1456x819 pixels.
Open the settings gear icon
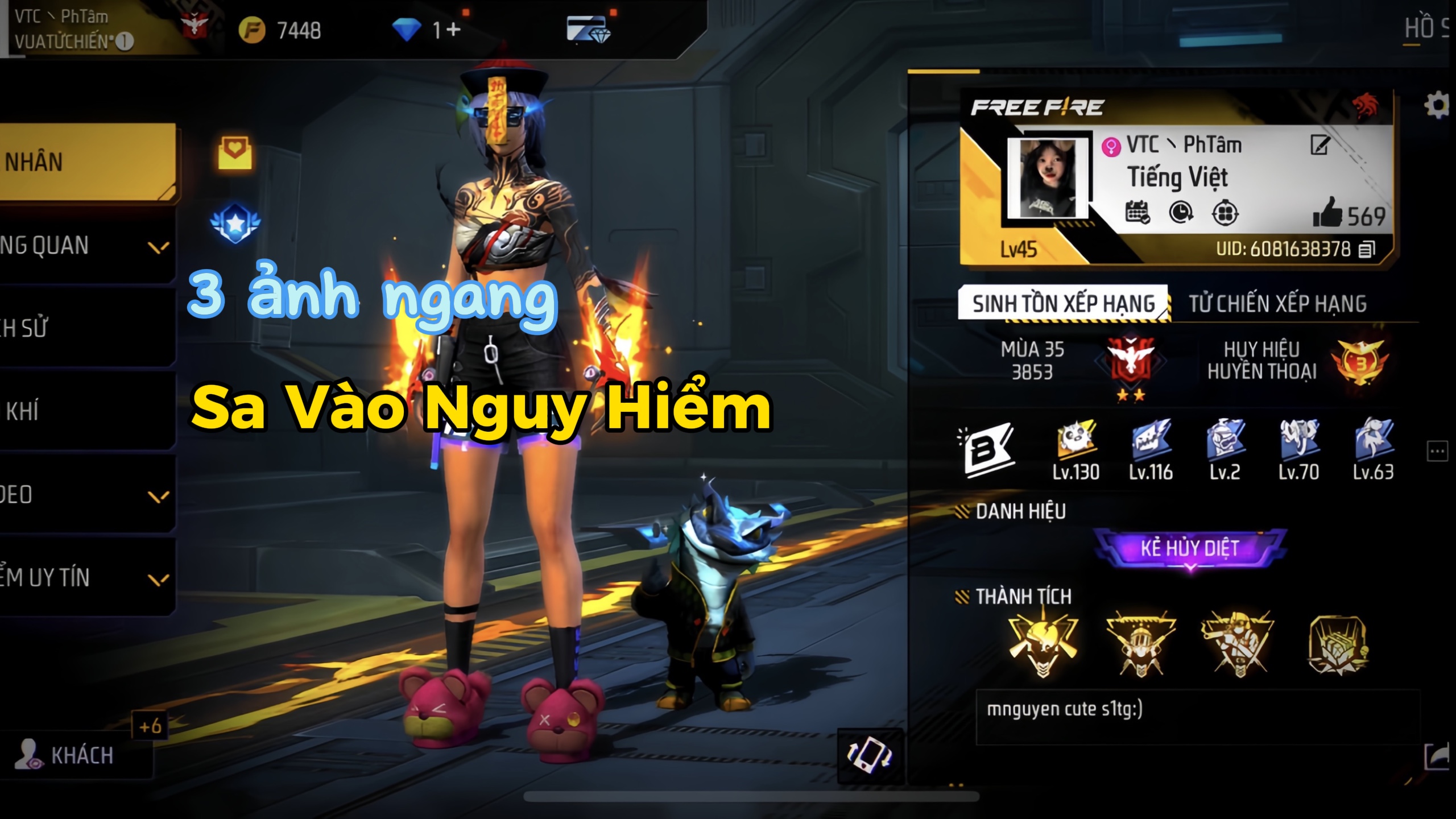1437,106
